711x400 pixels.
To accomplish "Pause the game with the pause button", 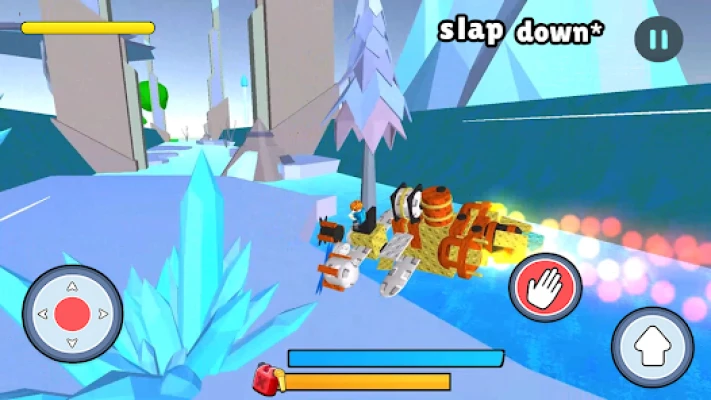I will click(x=658, y=39).
